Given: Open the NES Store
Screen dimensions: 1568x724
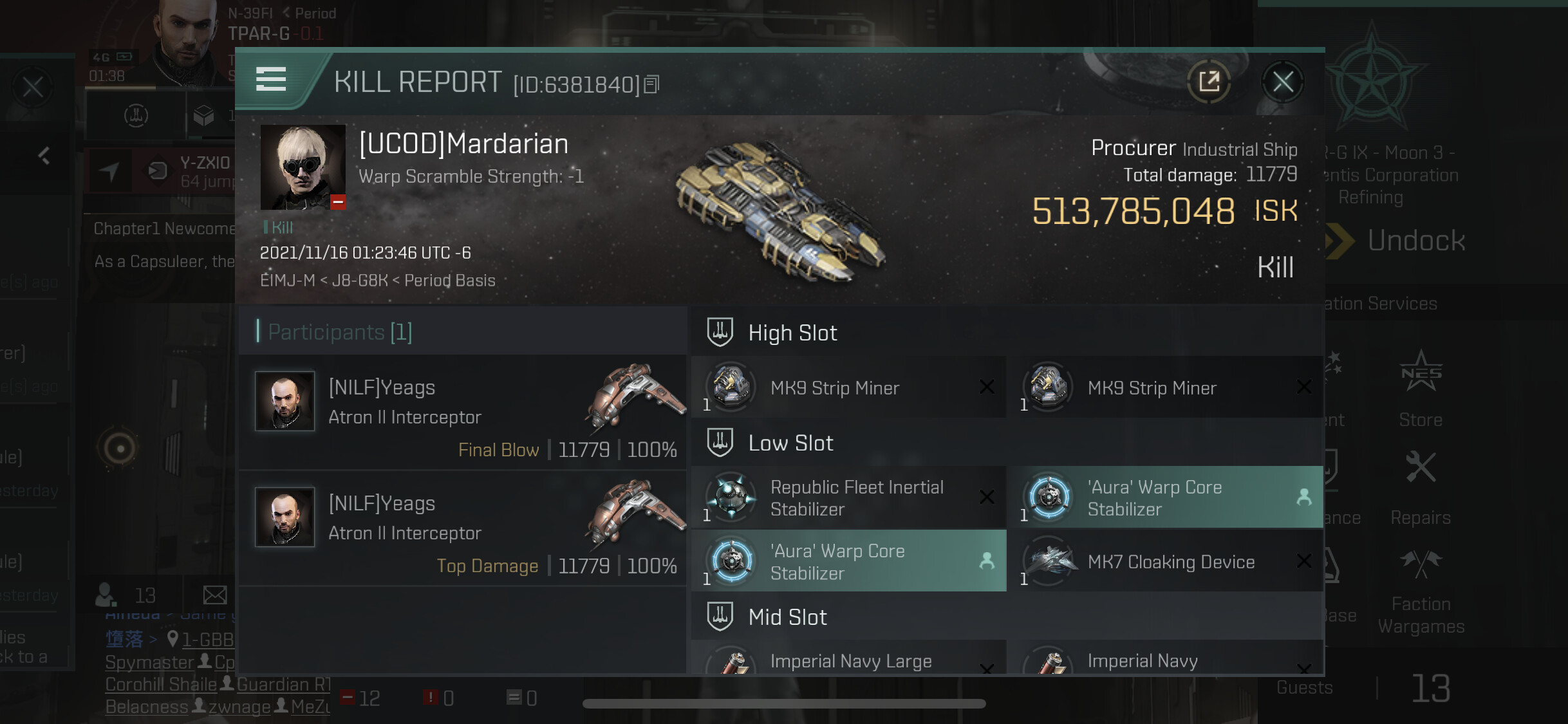Looking at the screenshot, I should pyautogui.click(x=1421, y=389).
